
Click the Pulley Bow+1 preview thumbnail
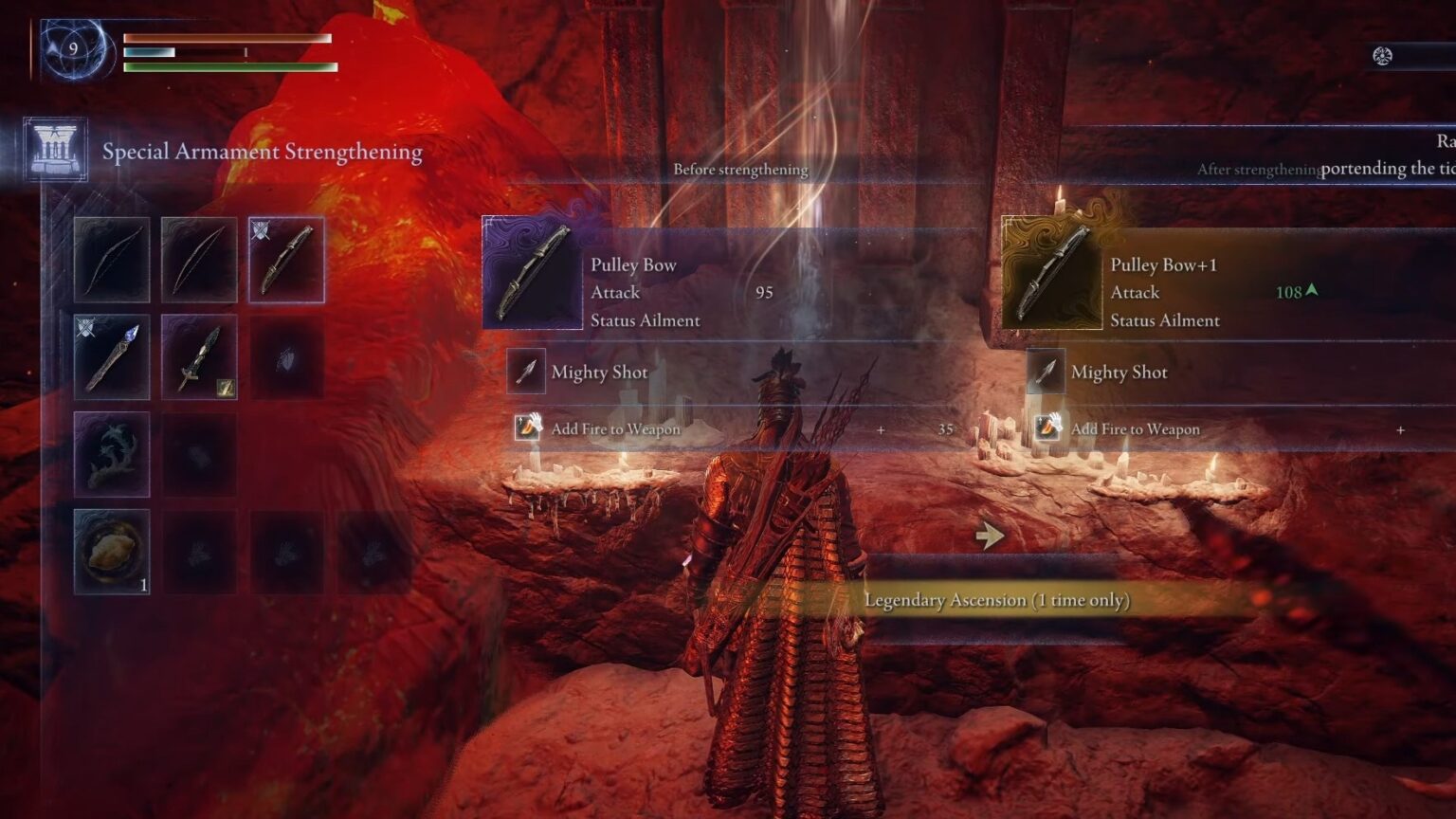pos(1050,272)
